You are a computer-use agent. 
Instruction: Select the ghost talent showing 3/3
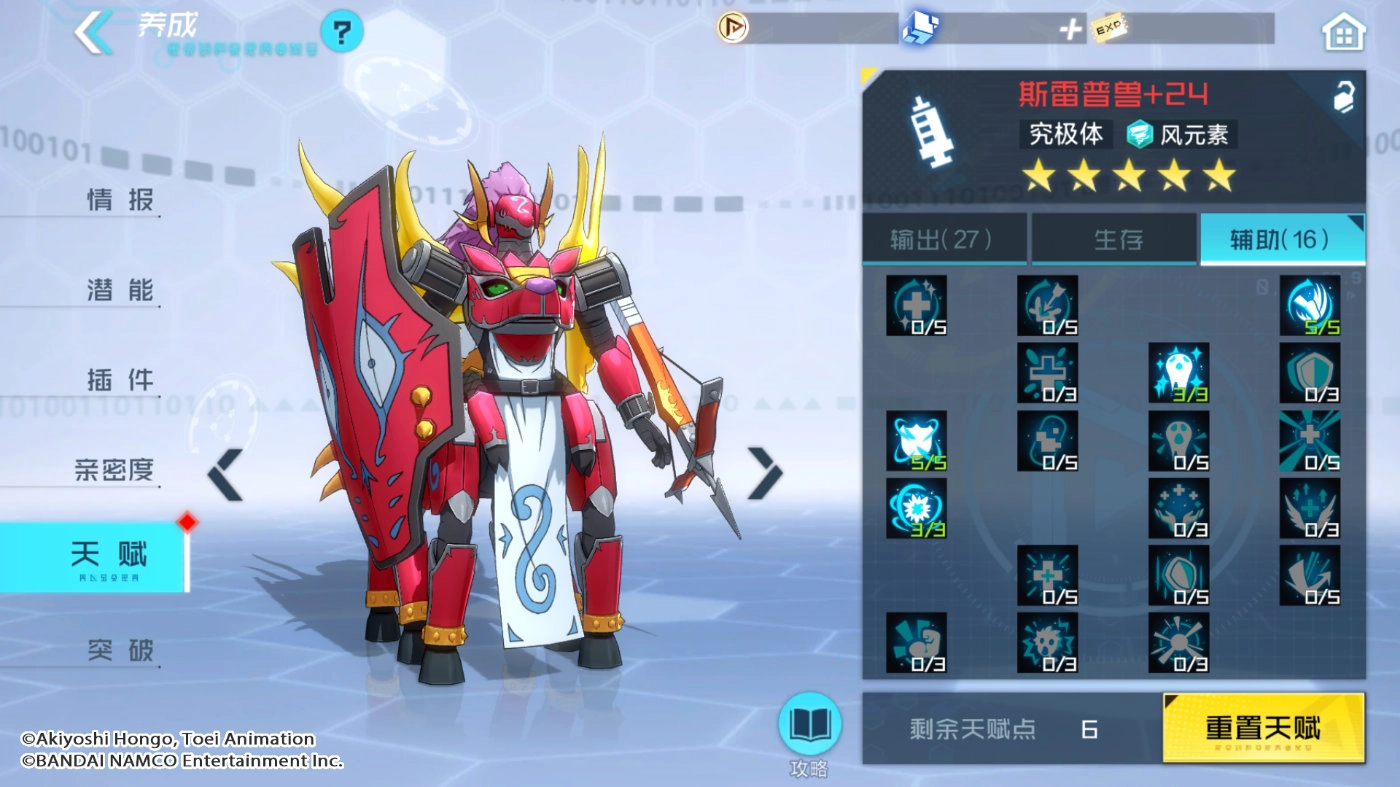click(x=1178, y=372)
